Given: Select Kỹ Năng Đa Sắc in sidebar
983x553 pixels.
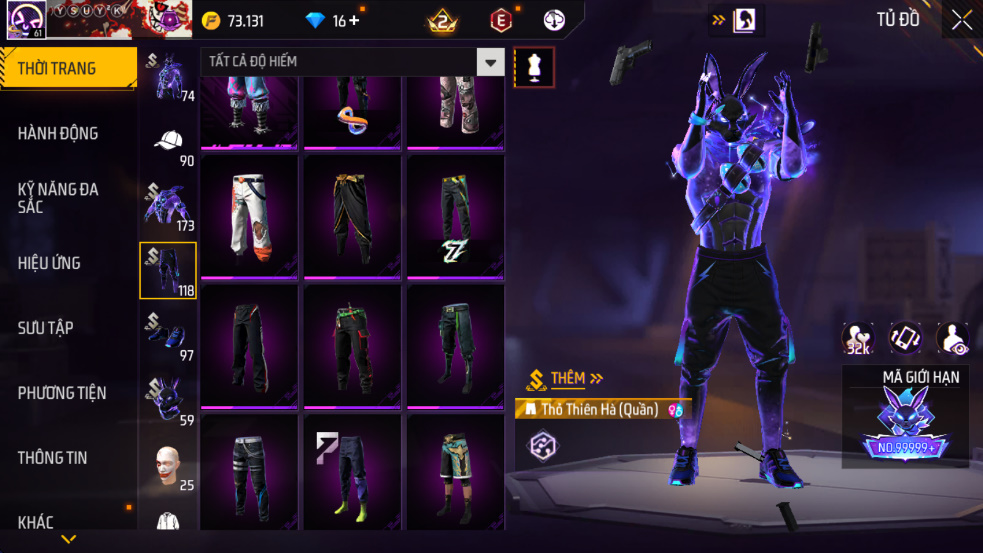Looking at the screenshot, I should [x=58, y=197].
